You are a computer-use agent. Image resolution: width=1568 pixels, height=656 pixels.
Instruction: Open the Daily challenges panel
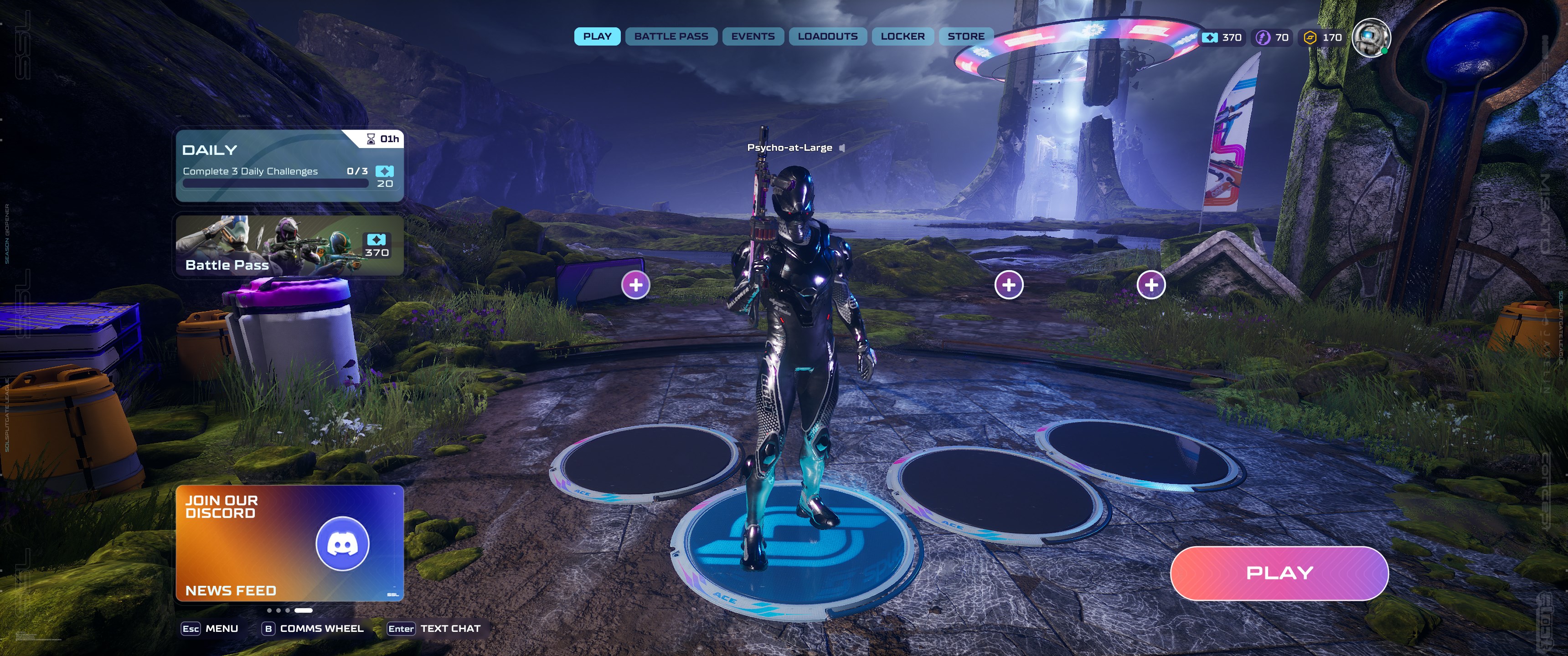coord(289,165)
